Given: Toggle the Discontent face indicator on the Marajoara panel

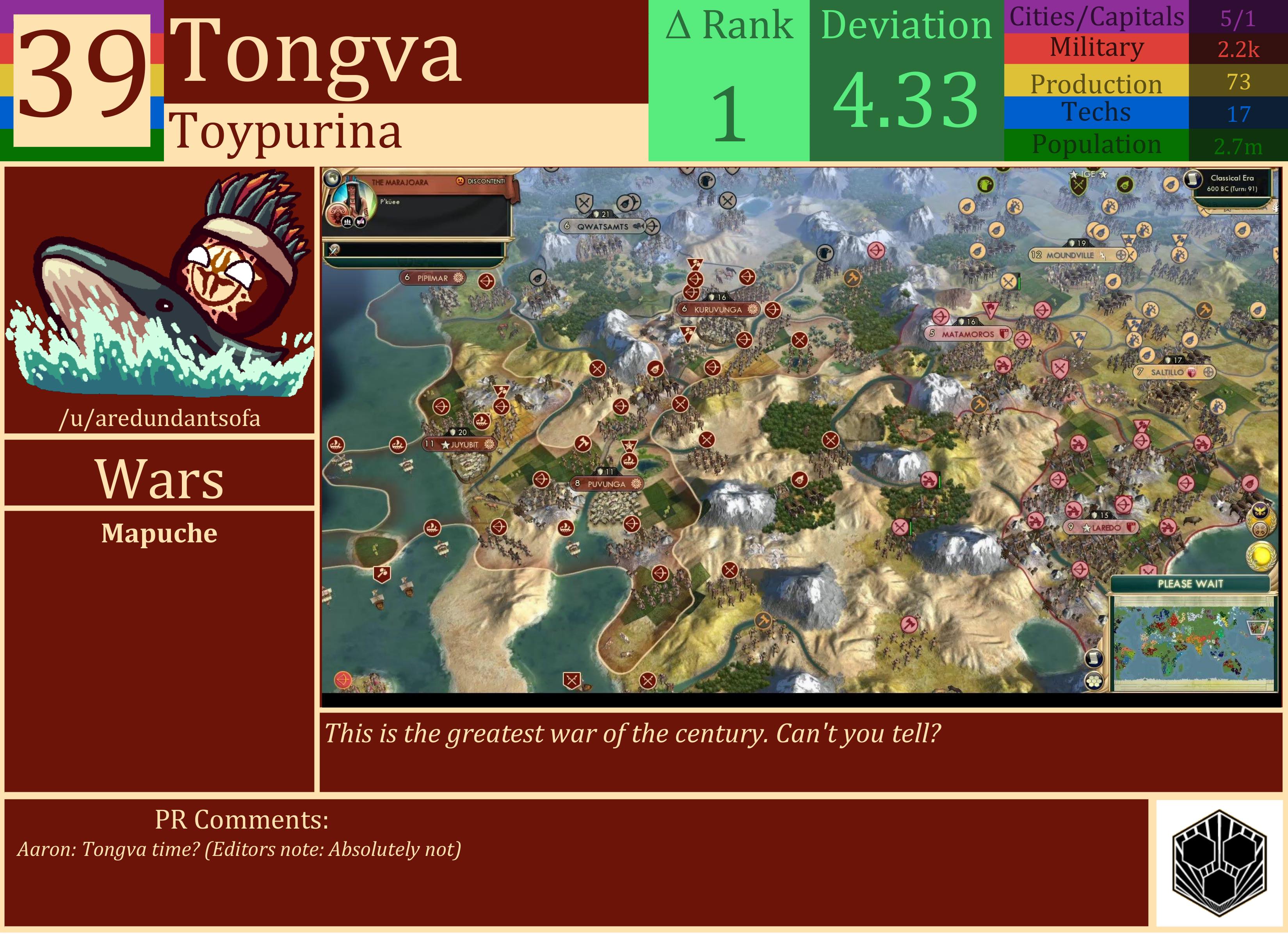Looking at the screenshot, I should [x=460, y=181].
